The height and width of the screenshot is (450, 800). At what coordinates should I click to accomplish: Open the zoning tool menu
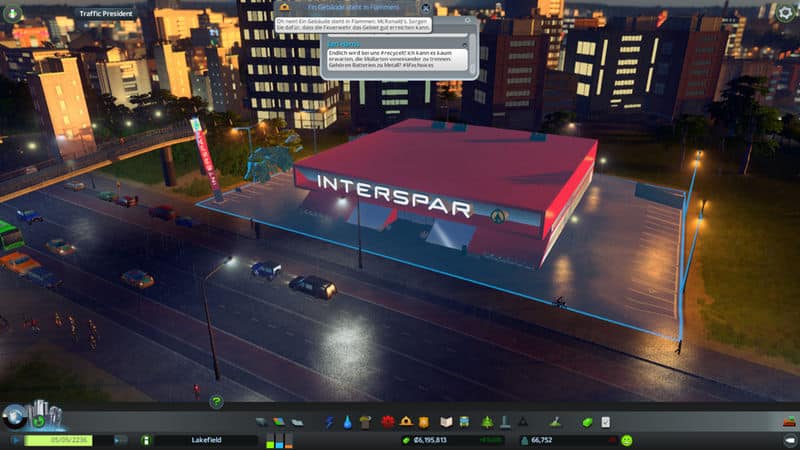point(279,422)
